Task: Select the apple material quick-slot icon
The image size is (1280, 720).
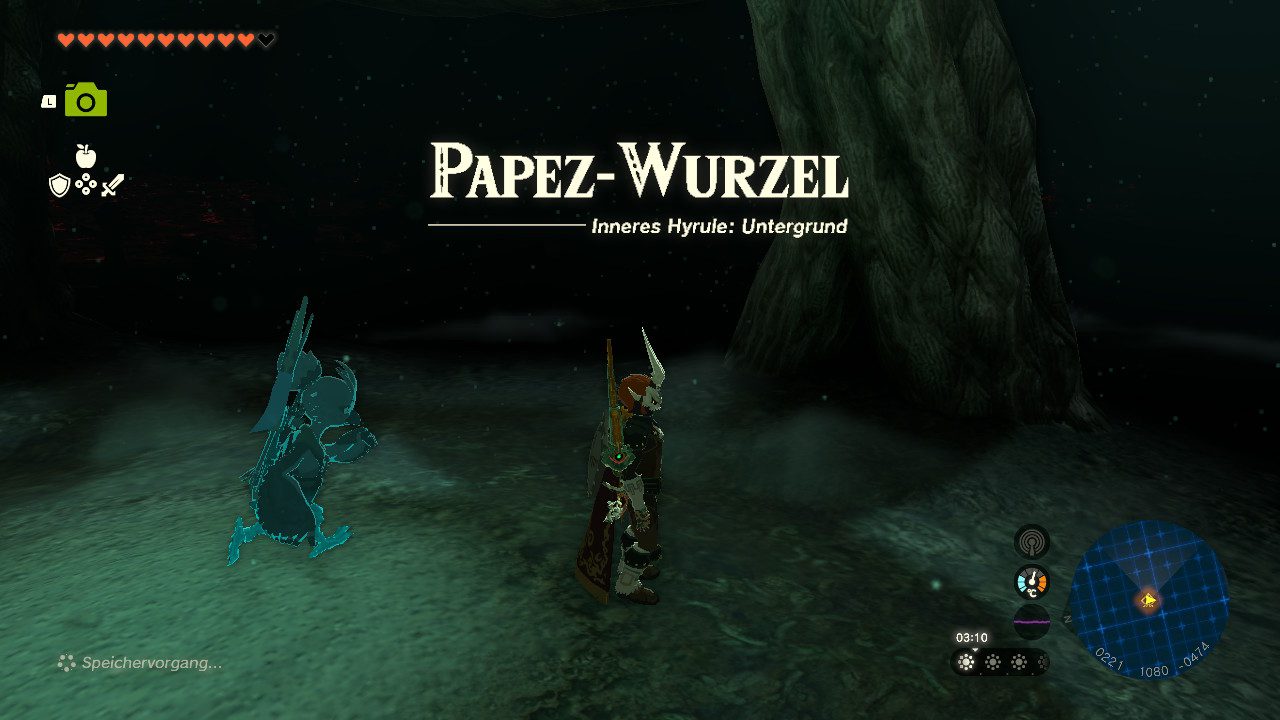Action: [86, 156]
